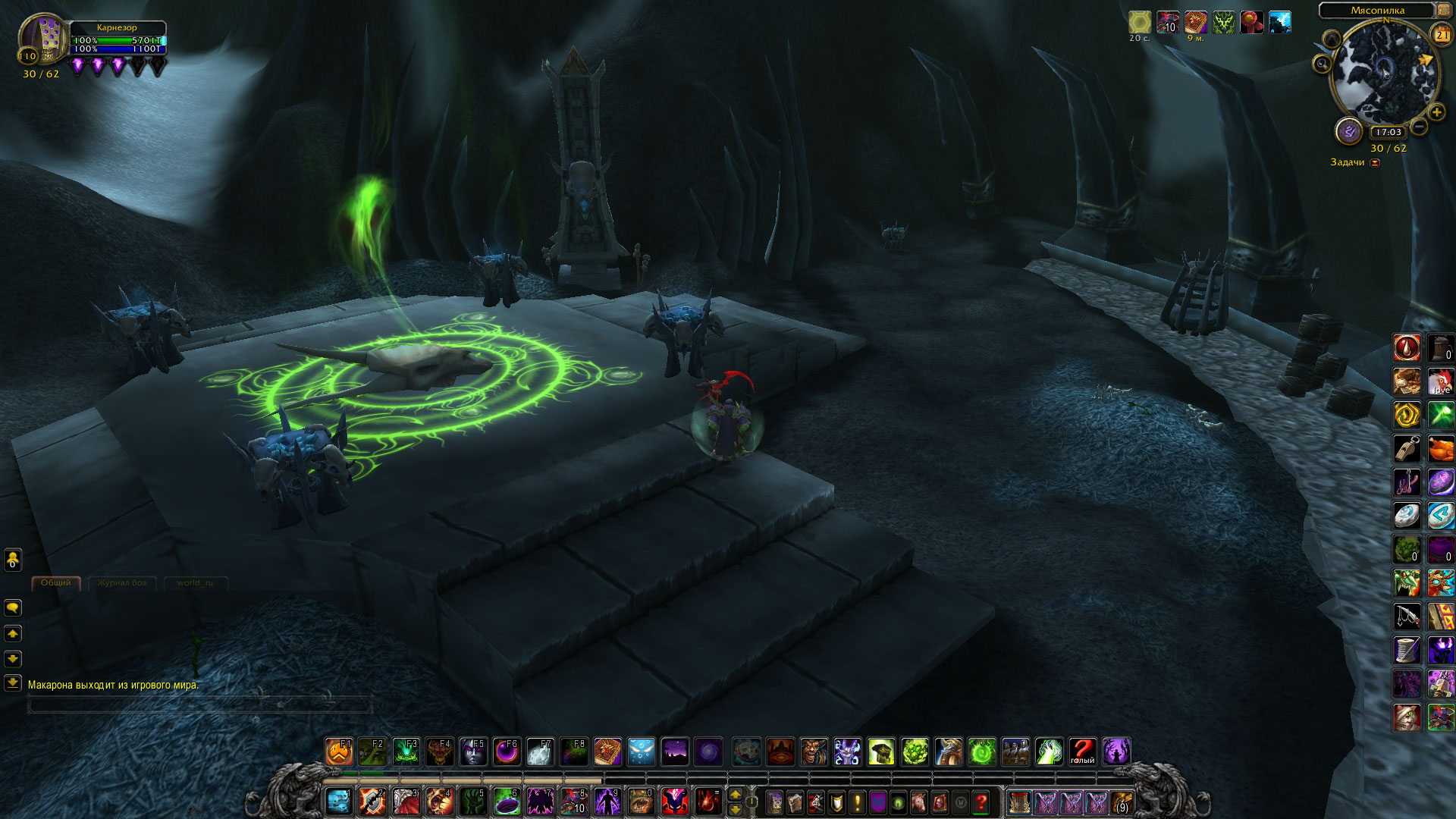Switch to the Общий chat tab
The height and width of the screenshot is (819, 1456).
click(x=55, y=583)
